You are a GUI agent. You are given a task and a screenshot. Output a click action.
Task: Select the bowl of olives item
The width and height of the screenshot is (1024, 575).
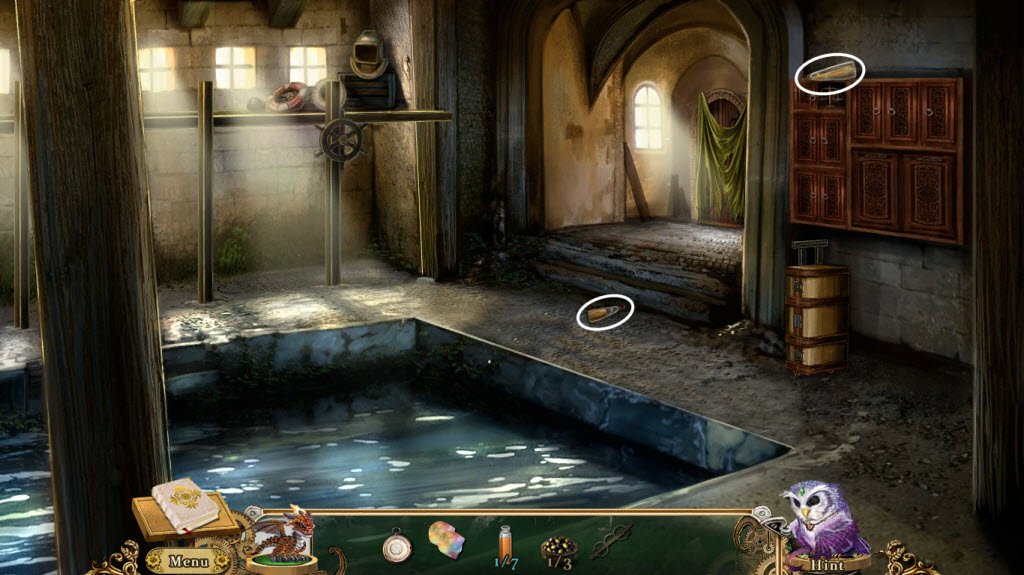557,546
